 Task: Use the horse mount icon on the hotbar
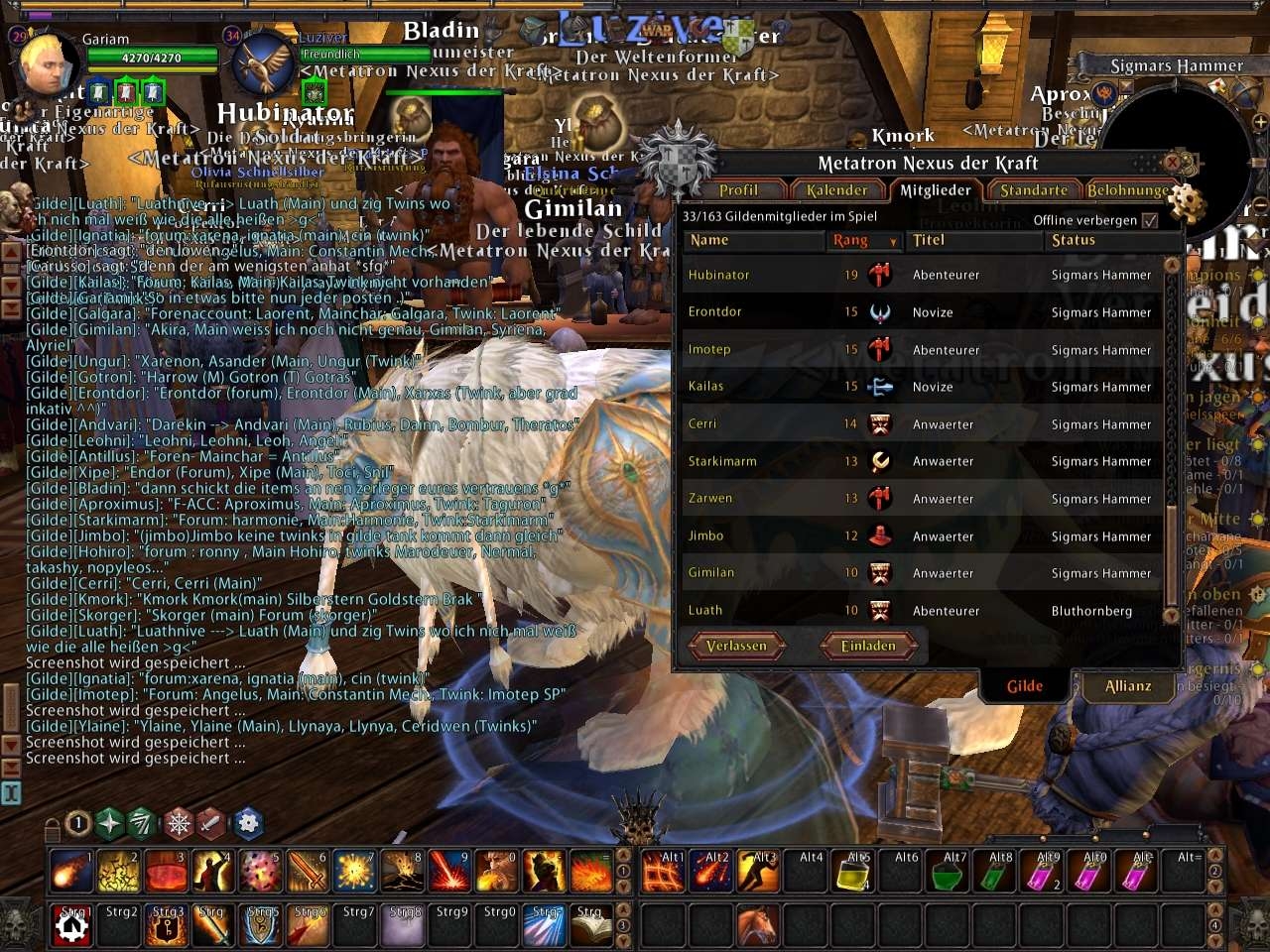pos(757,926)
